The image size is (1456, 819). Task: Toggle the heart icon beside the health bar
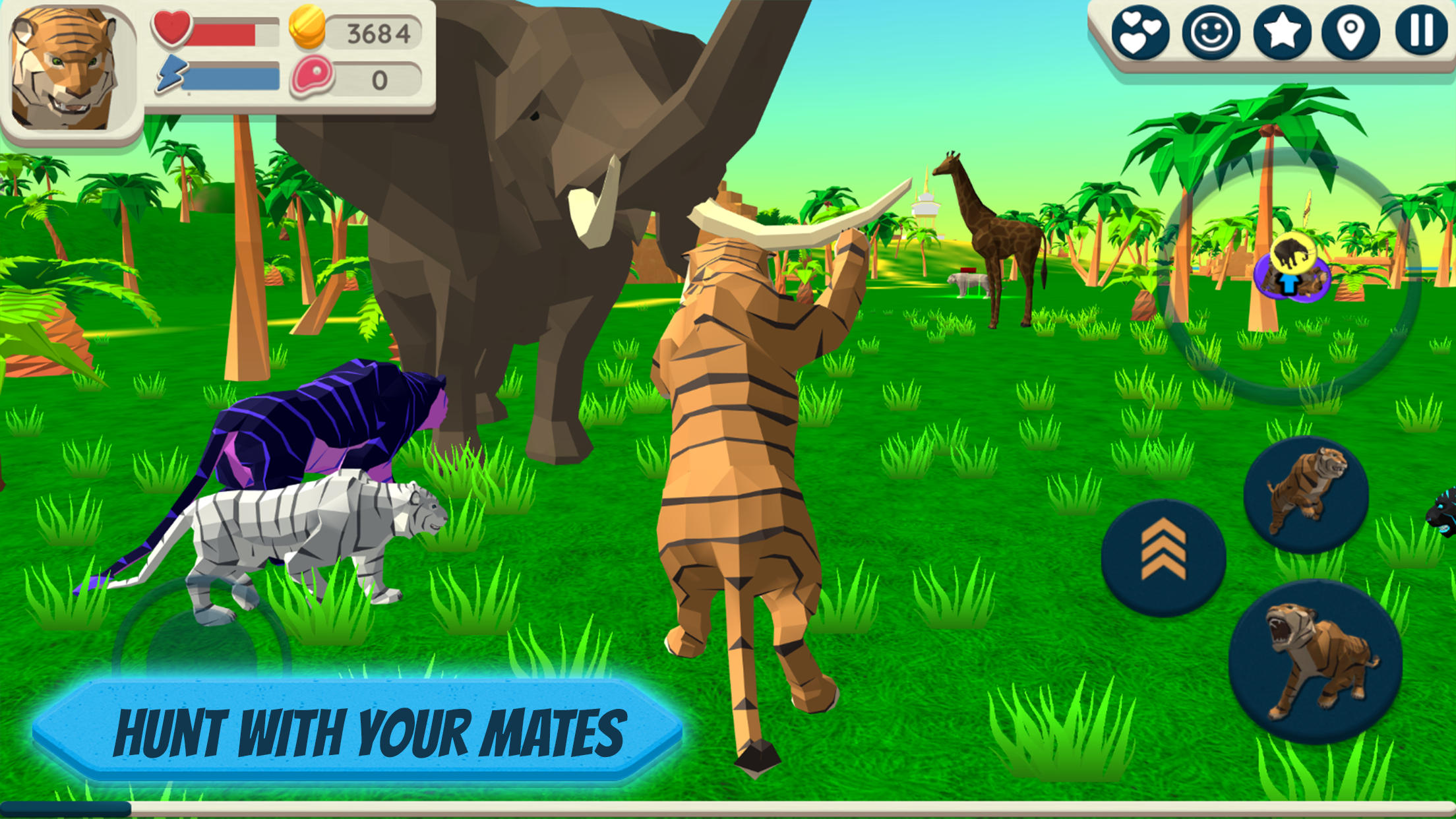click(x=171, y=28)
